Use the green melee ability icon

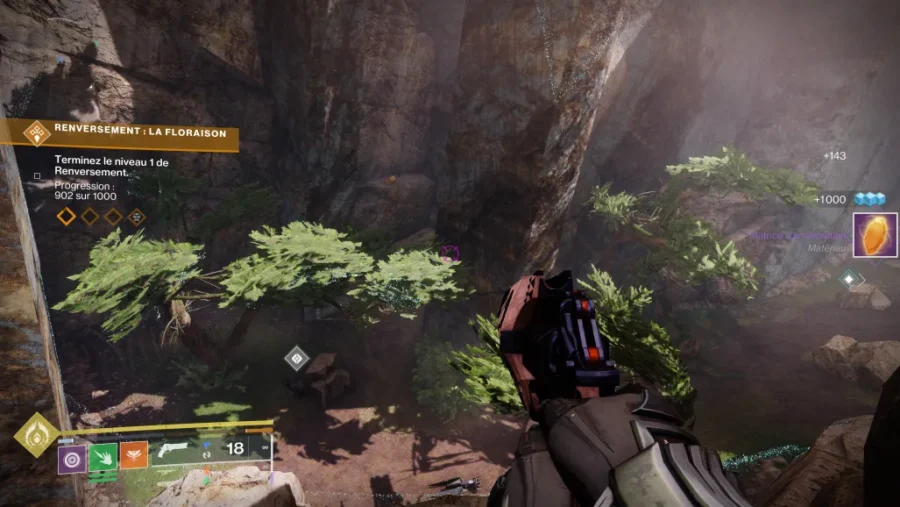[x=103, y=457]
